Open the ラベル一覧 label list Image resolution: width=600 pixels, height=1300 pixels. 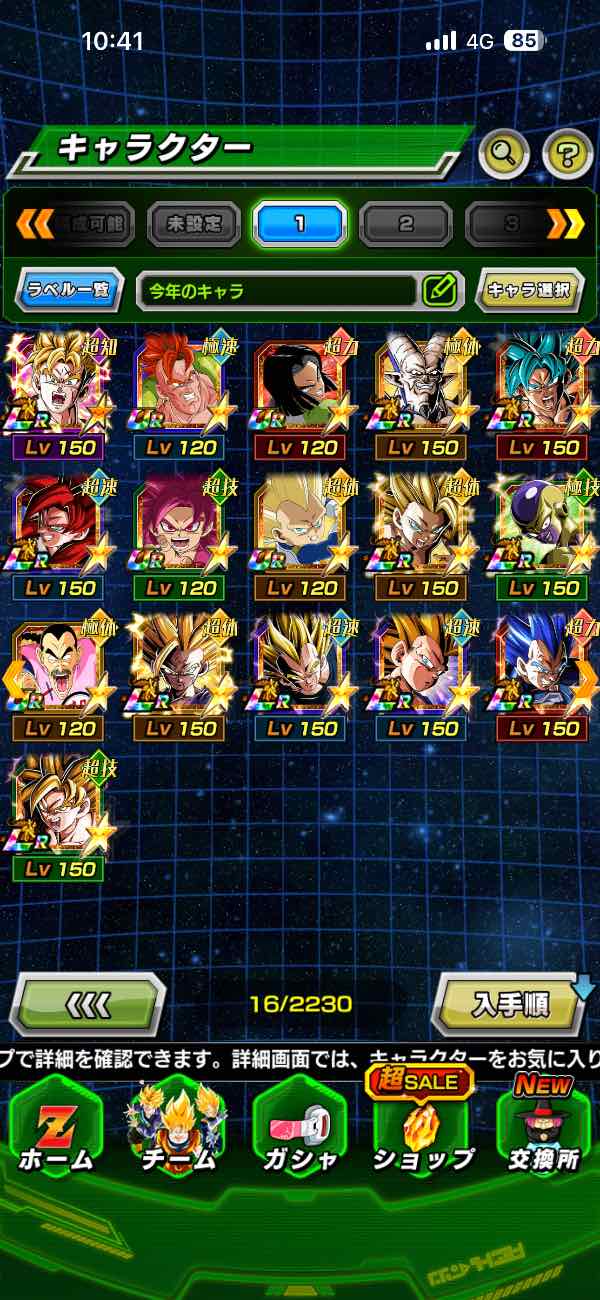tap(70, 291)
